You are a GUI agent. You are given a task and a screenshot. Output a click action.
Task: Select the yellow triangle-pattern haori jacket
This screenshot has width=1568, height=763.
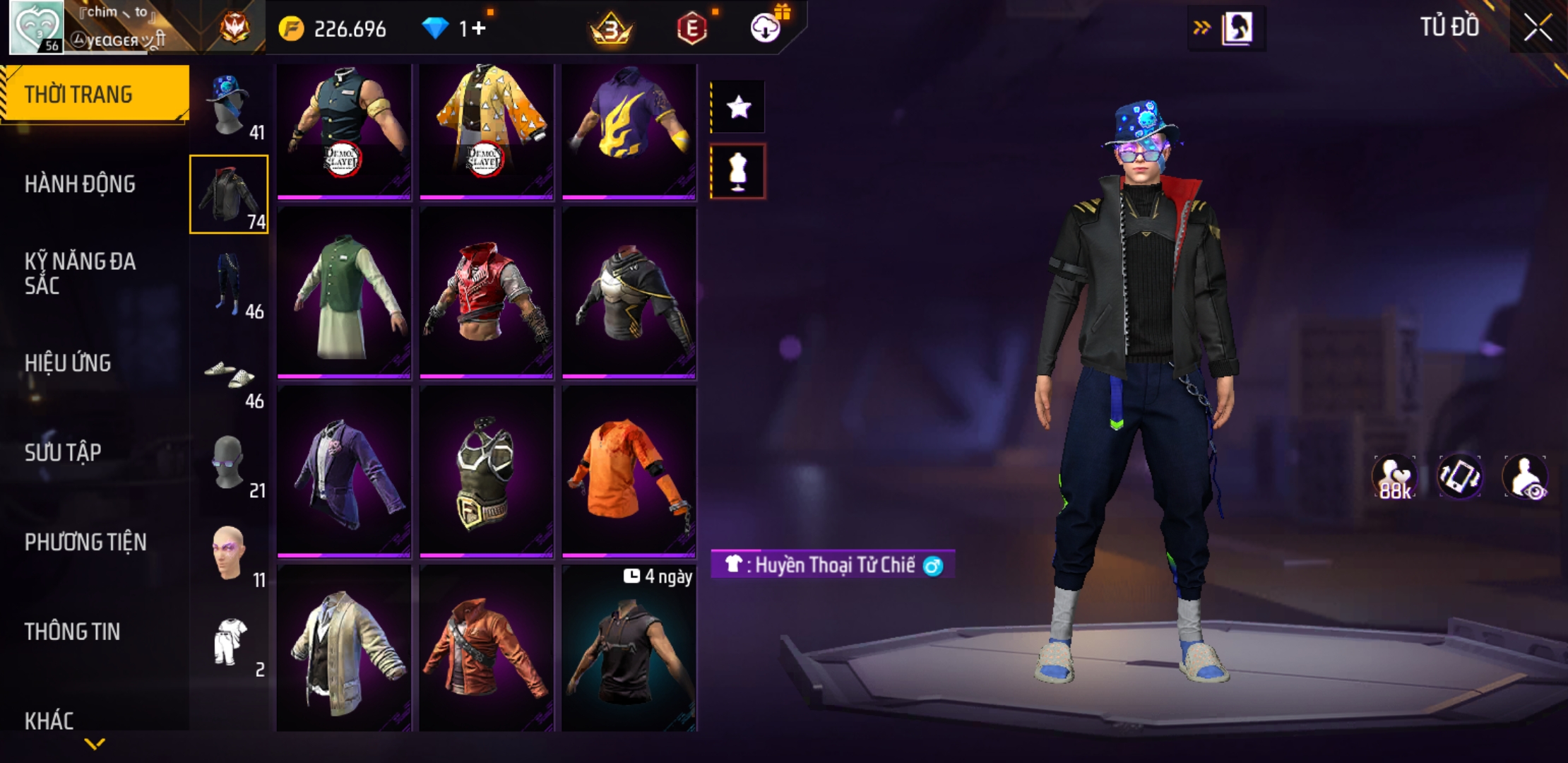[x=487, y=130]
